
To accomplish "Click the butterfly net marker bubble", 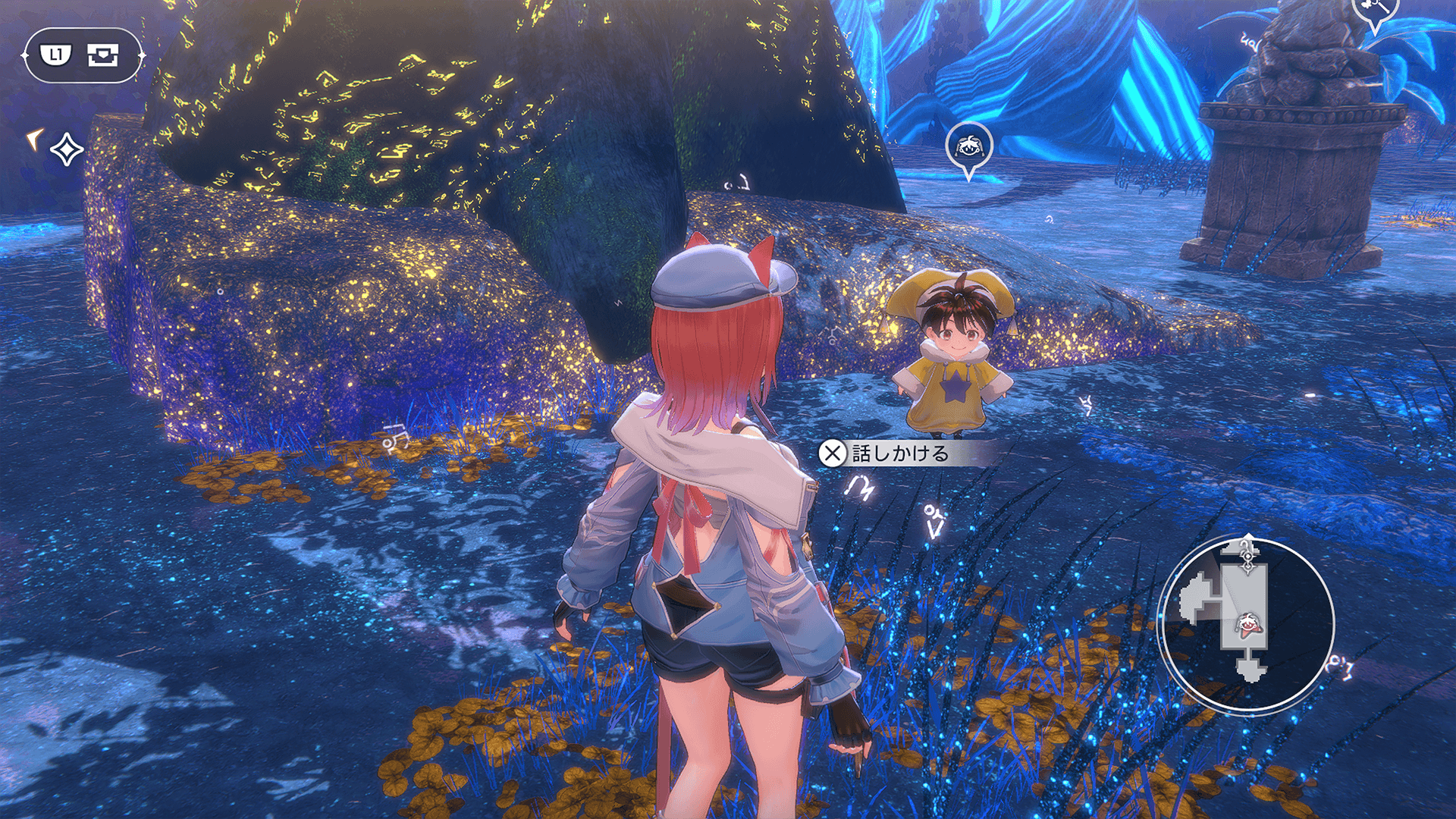I will pos(1374,11).
